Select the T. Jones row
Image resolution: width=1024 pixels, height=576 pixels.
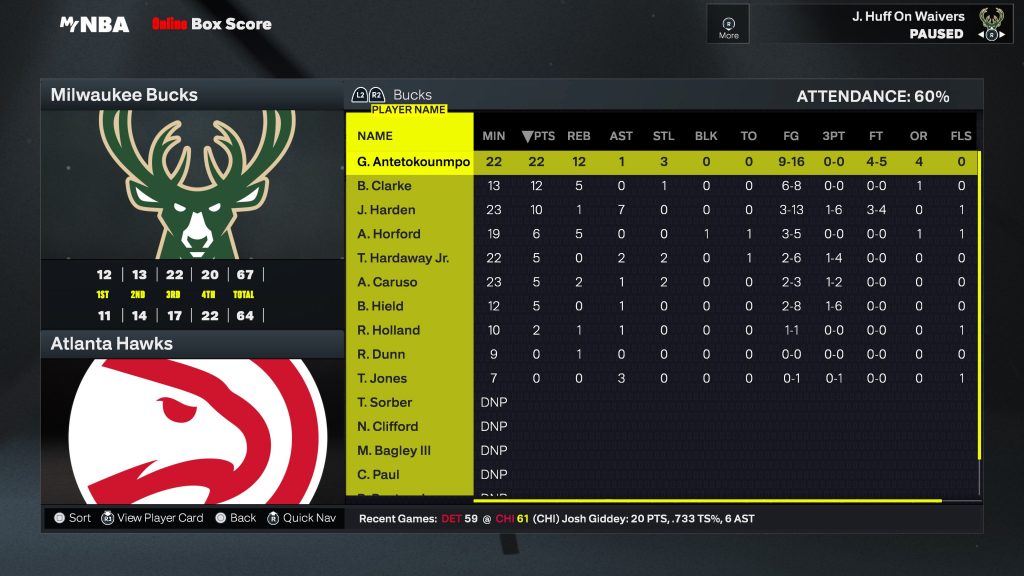(382, 378)
